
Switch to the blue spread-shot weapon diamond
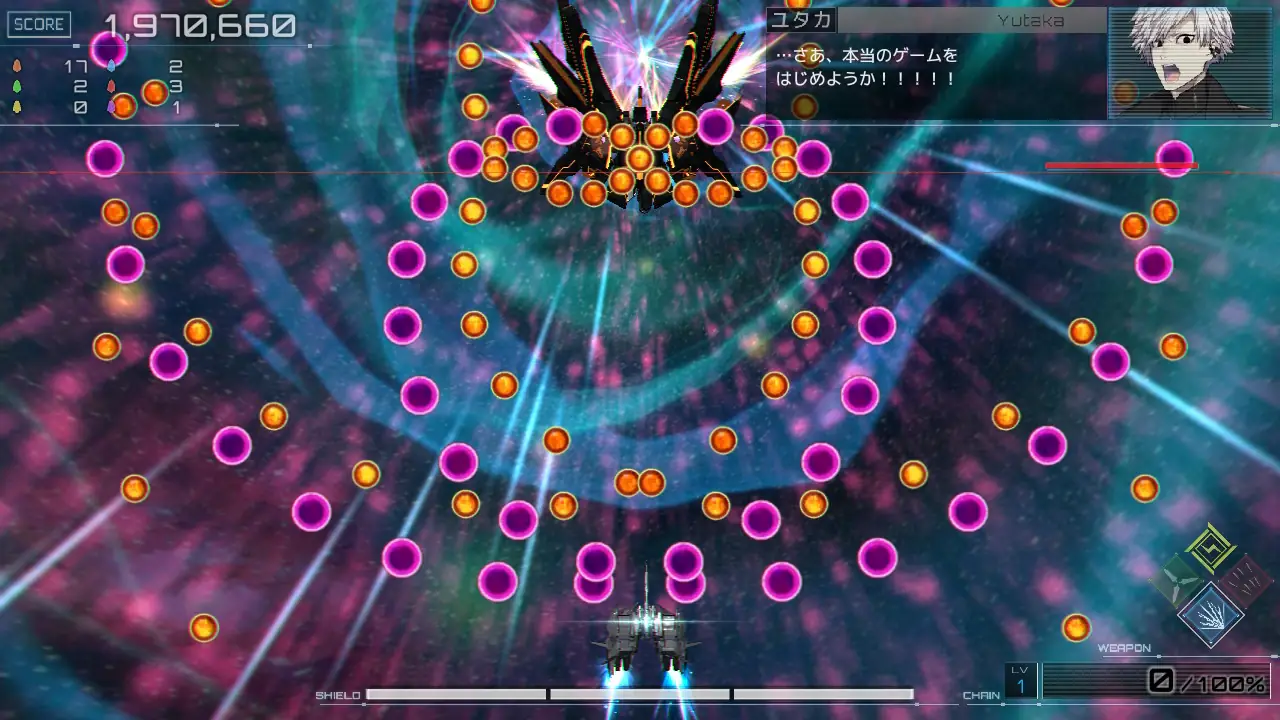point(1211,614)
